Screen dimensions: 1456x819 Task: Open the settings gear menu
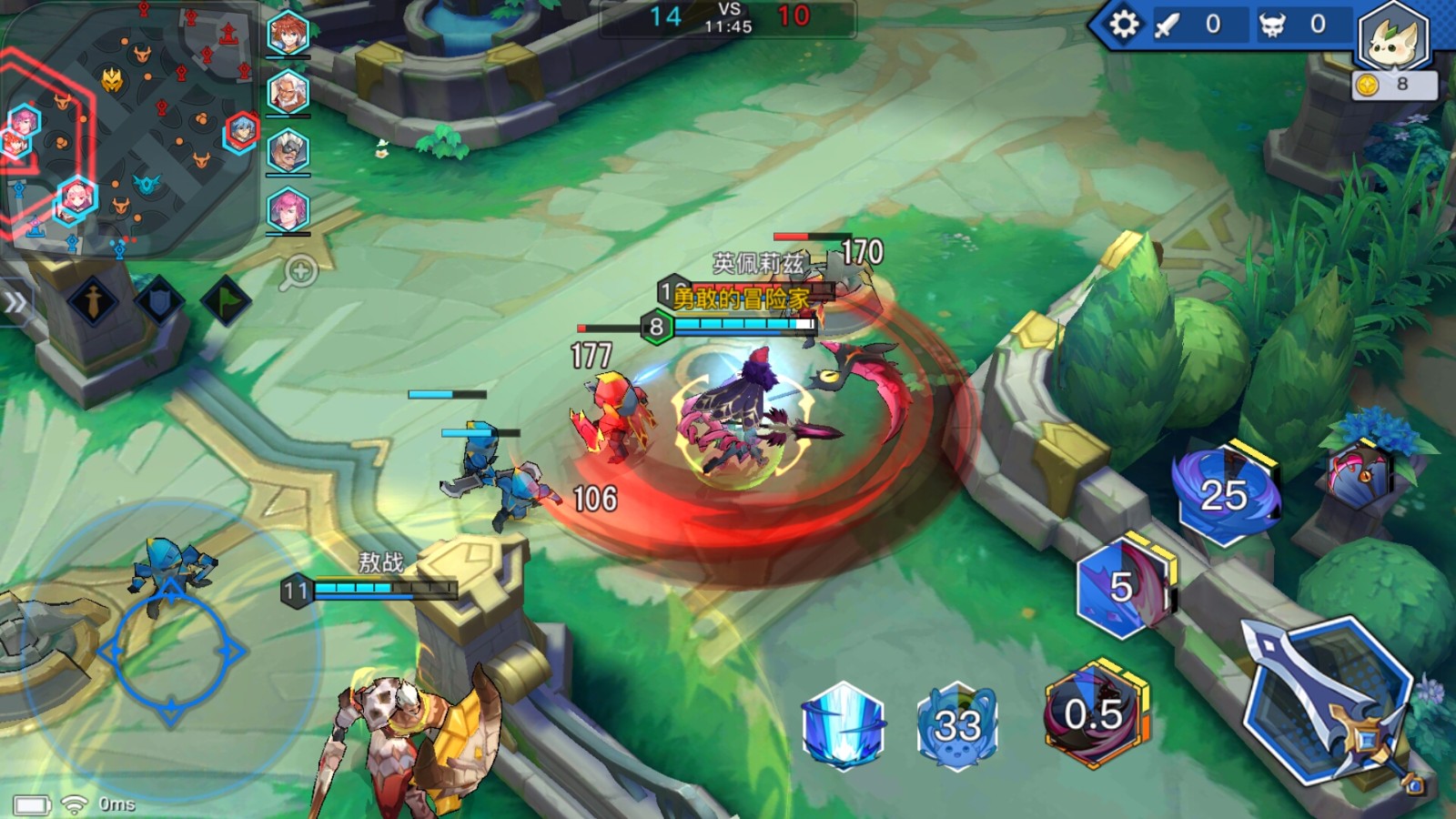pos(1123,25)
